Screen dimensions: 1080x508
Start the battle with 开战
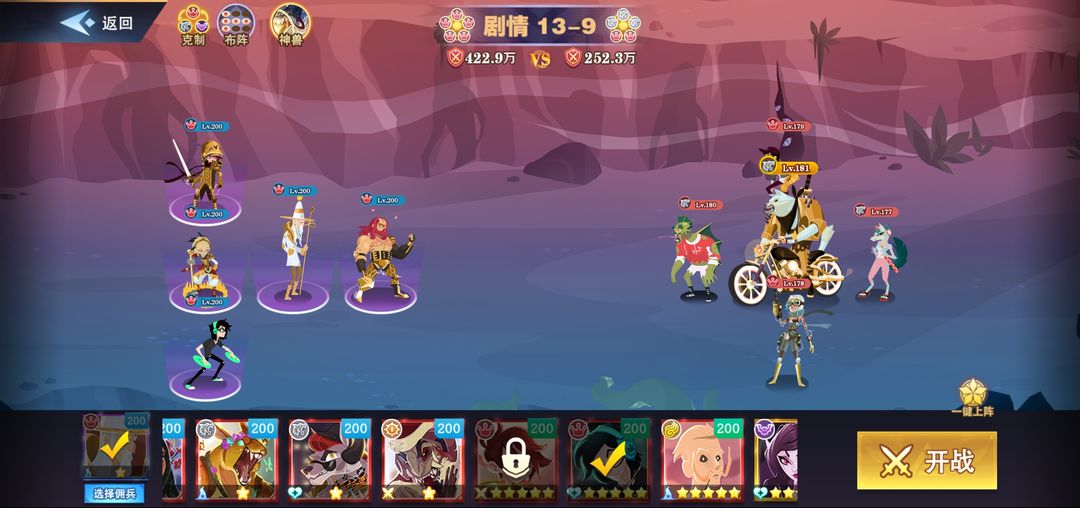click(x=927, y=461)
